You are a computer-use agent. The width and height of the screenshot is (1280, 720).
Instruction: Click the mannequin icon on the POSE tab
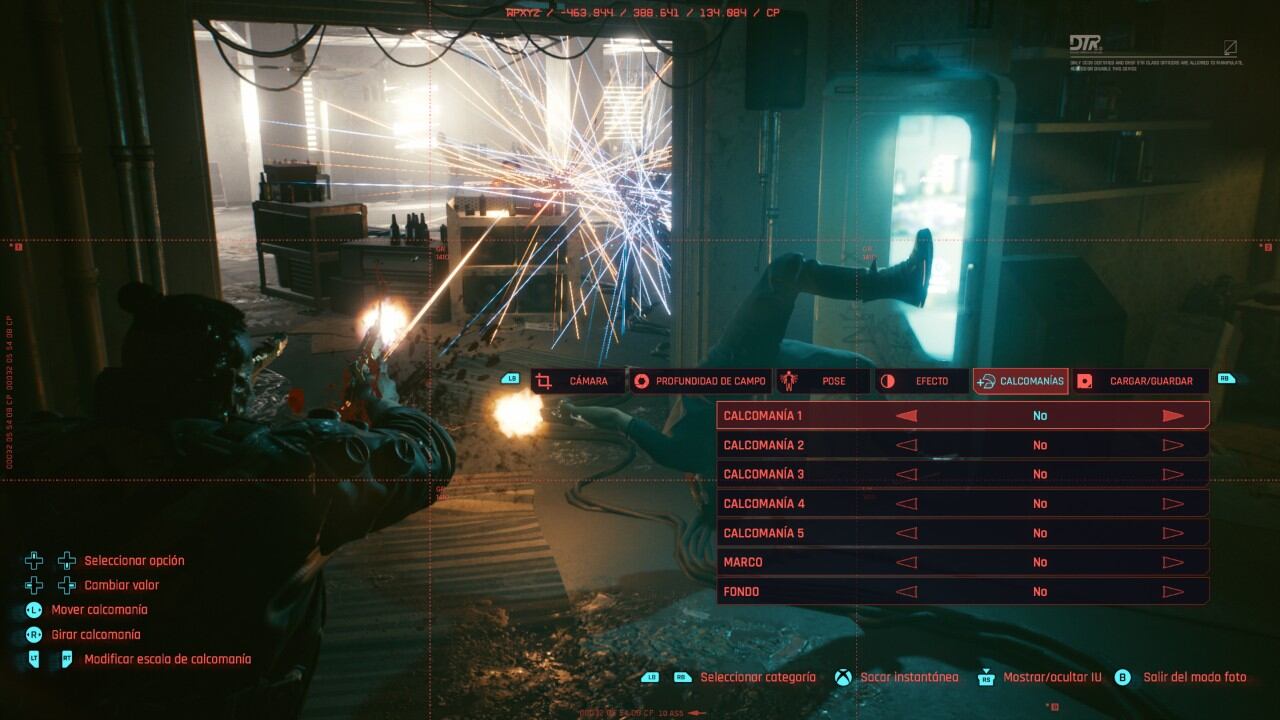(789, 380)
